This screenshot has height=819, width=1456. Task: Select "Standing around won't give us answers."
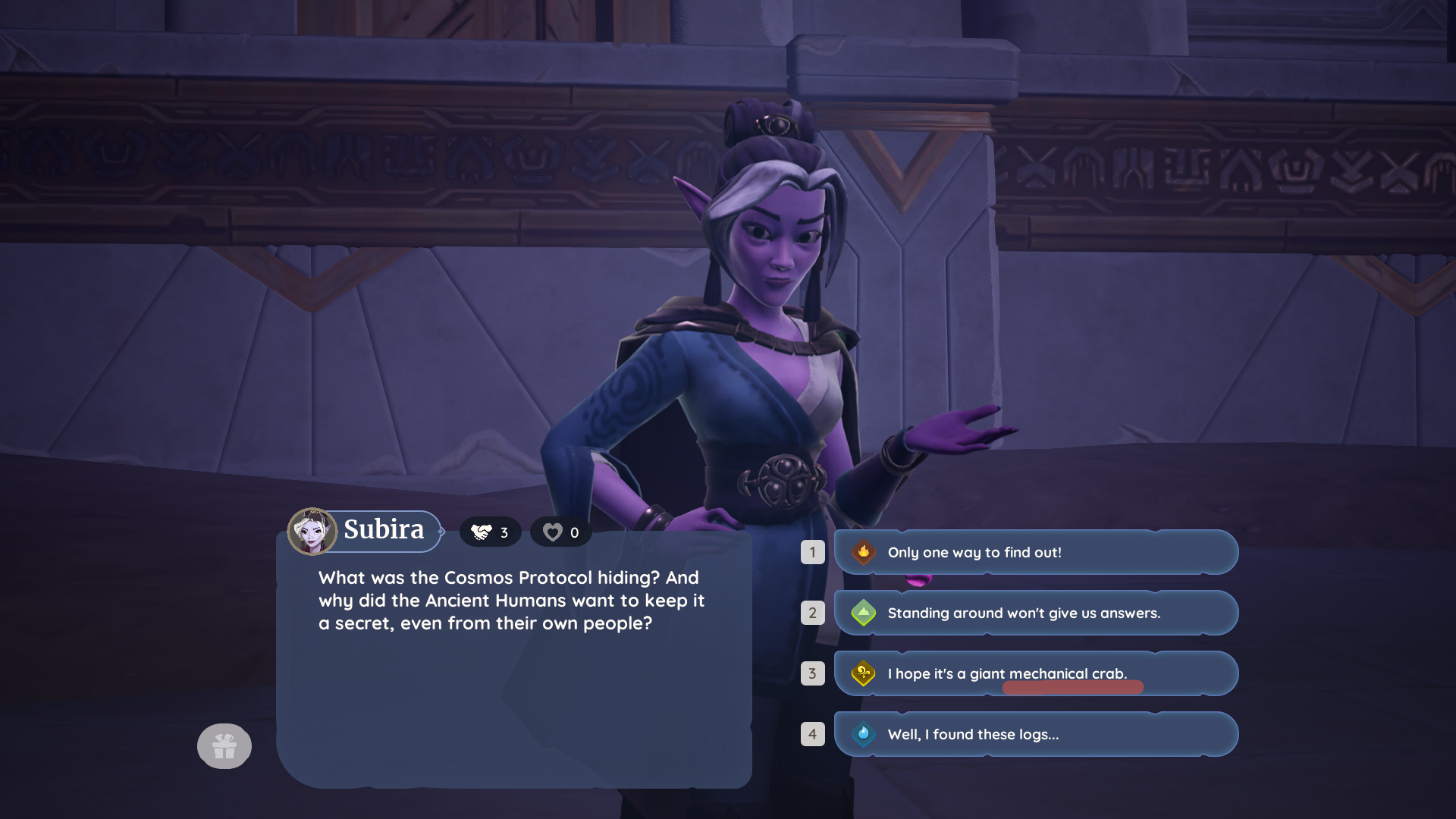click(1035, 613)
